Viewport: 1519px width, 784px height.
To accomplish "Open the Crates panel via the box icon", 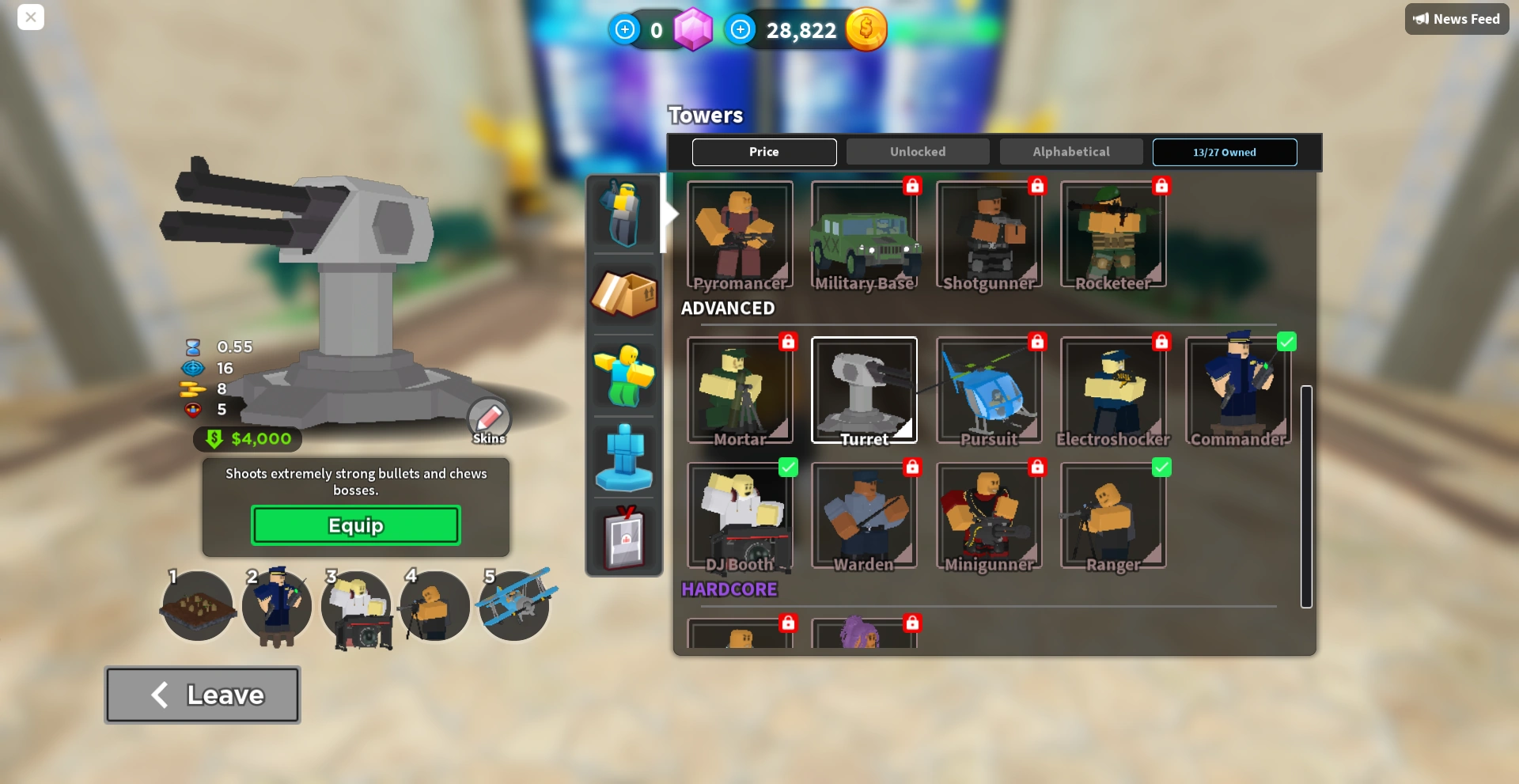I will tap(624, 296).
